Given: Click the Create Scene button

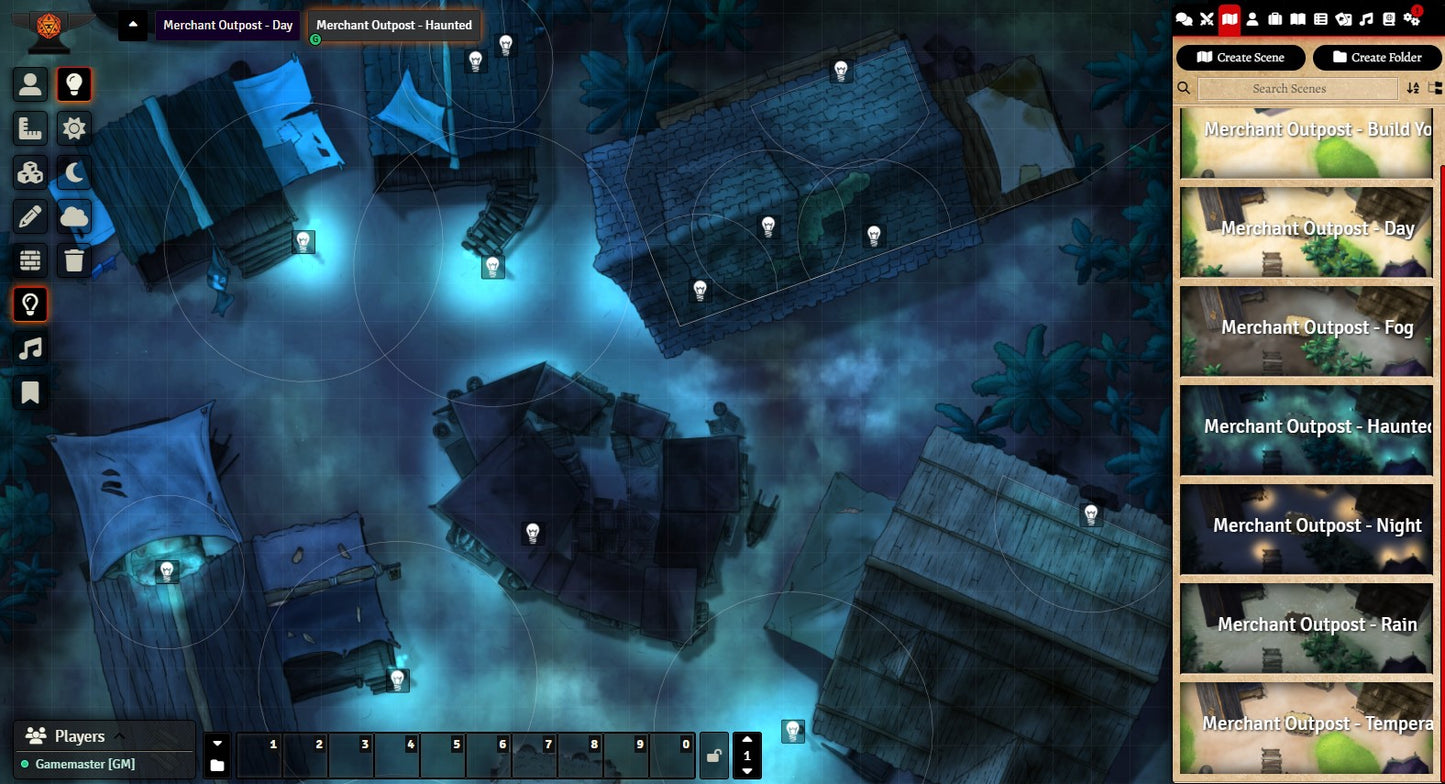Looking at the screenshot, I should [x=1240, y=57].
